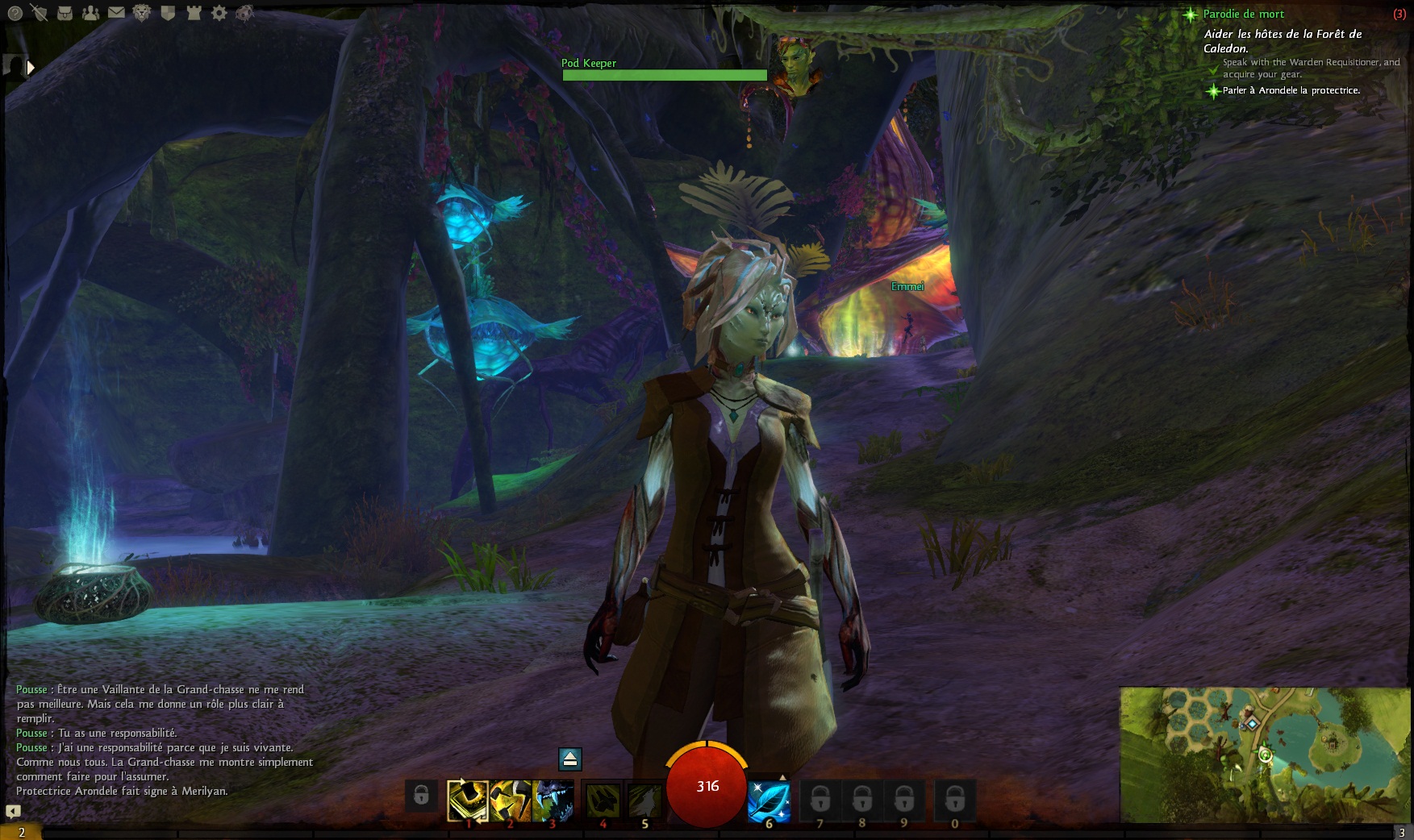
Task: Open the Hero panel sword and shield icon
Action: pos(39,13)
